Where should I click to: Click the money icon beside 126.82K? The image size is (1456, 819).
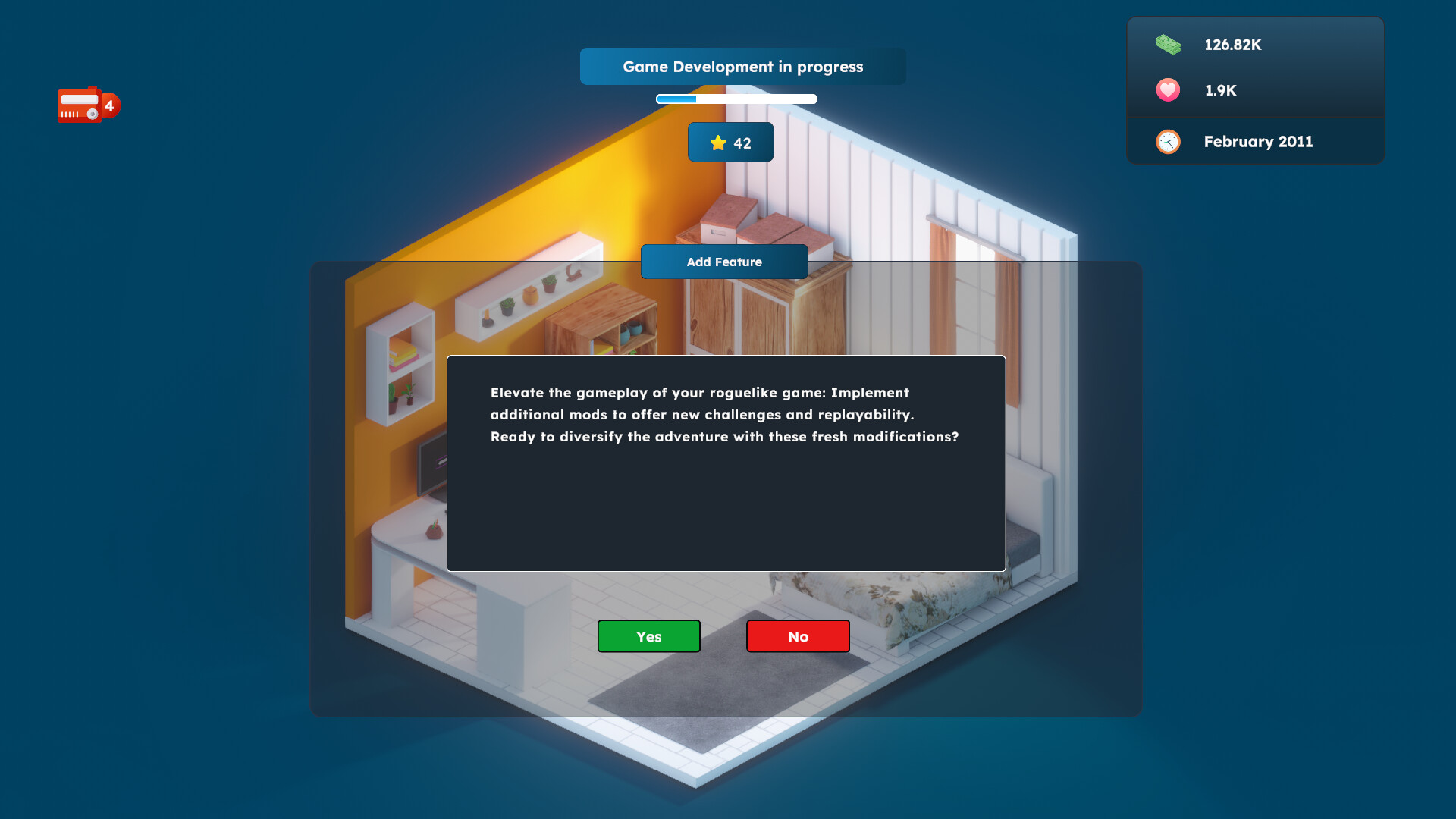1167,45
